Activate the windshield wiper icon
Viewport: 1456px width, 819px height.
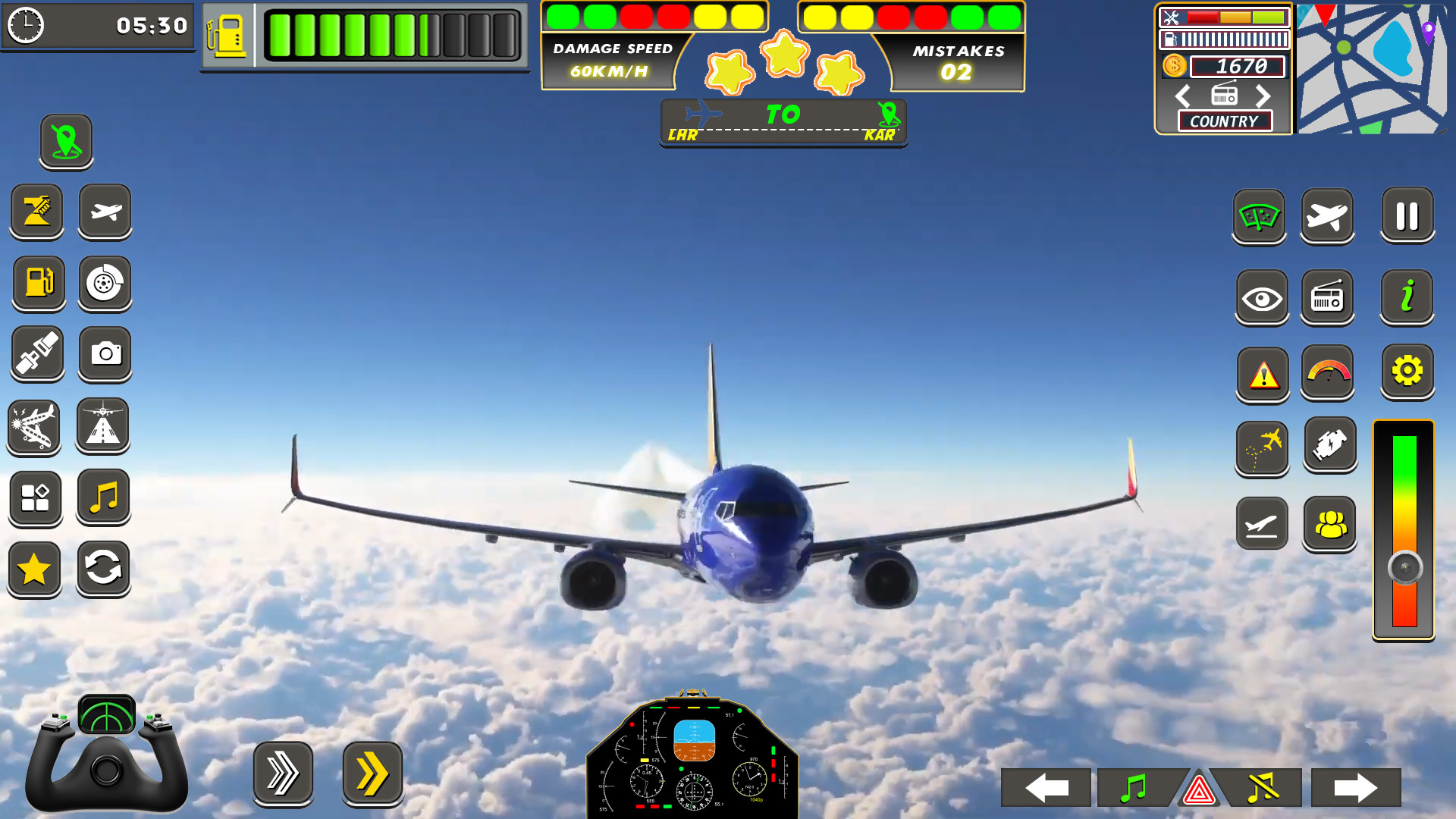(1260, 218)
